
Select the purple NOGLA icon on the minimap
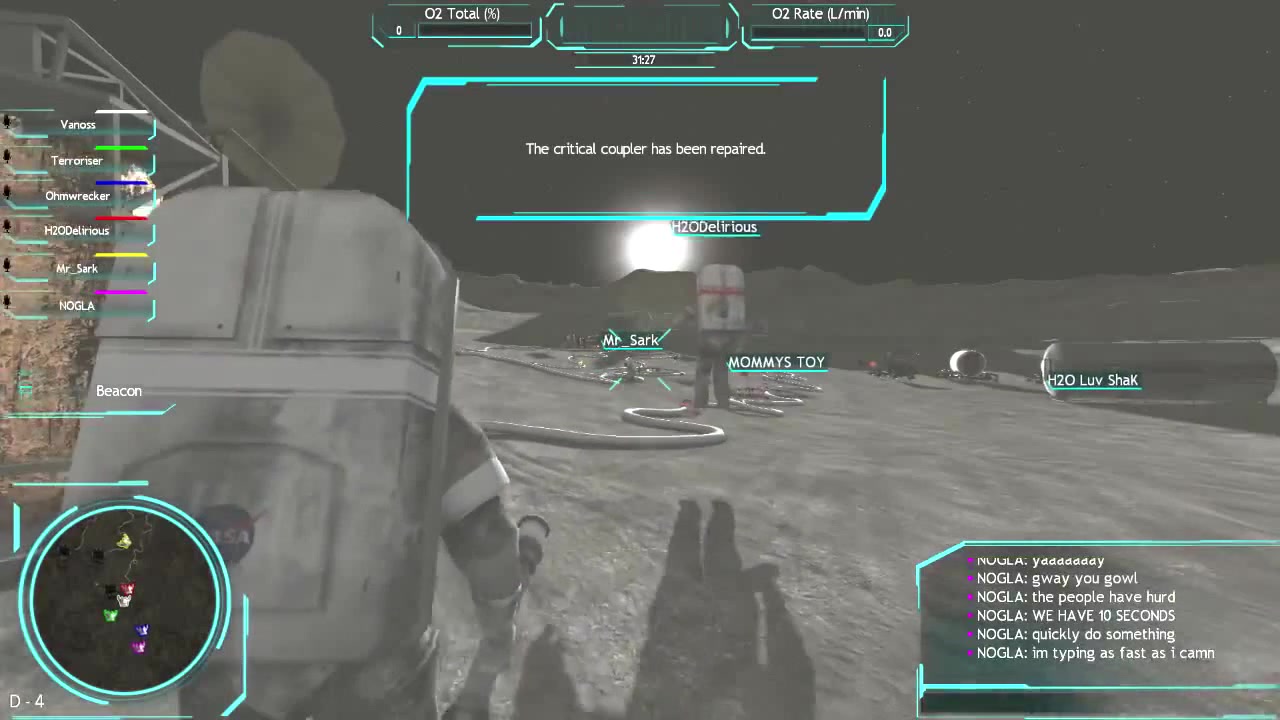tap(139, 646)
